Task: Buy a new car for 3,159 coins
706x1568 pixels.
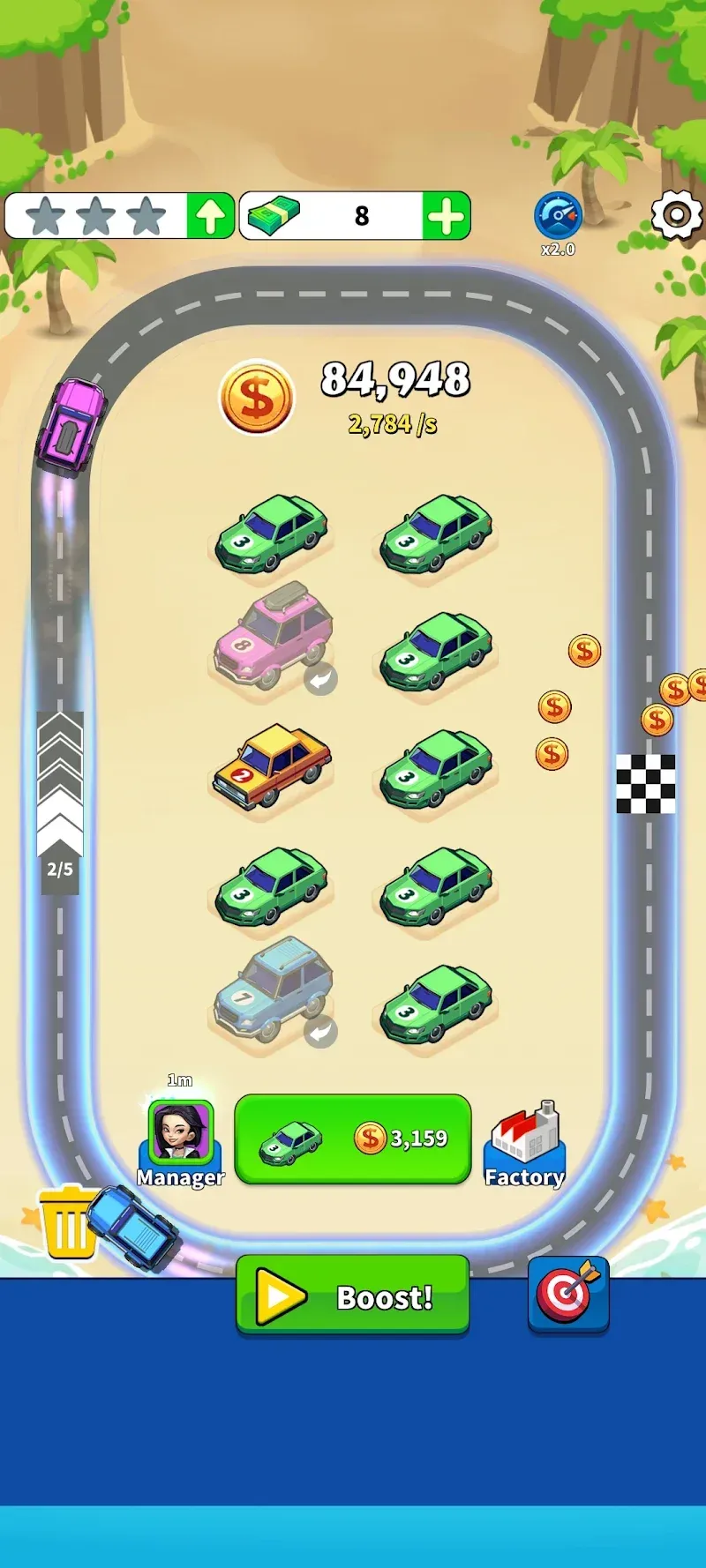Action: click(353, 1139)
